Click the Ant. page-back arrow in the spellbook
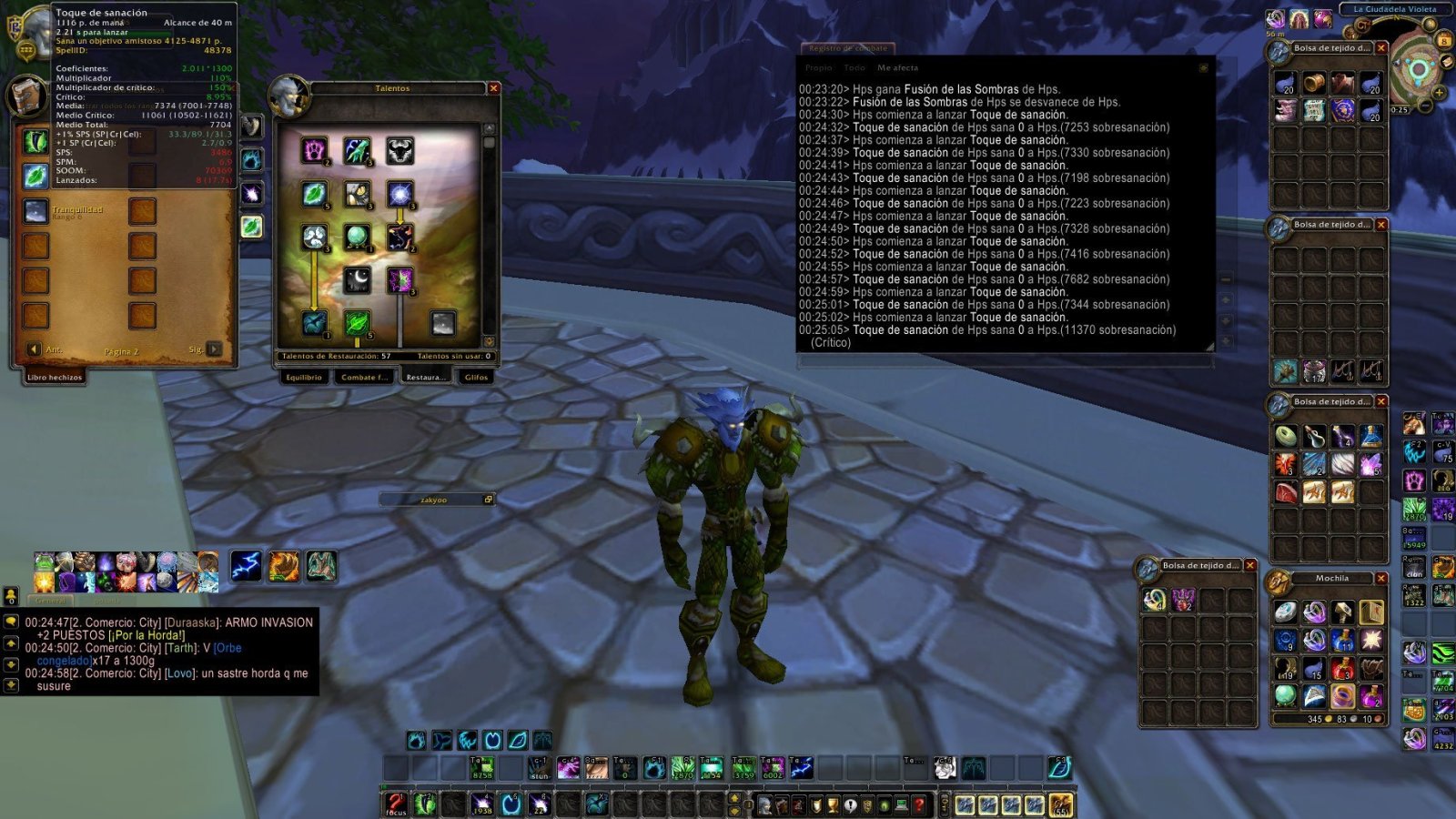The image size is (1456, 819). 35,349
